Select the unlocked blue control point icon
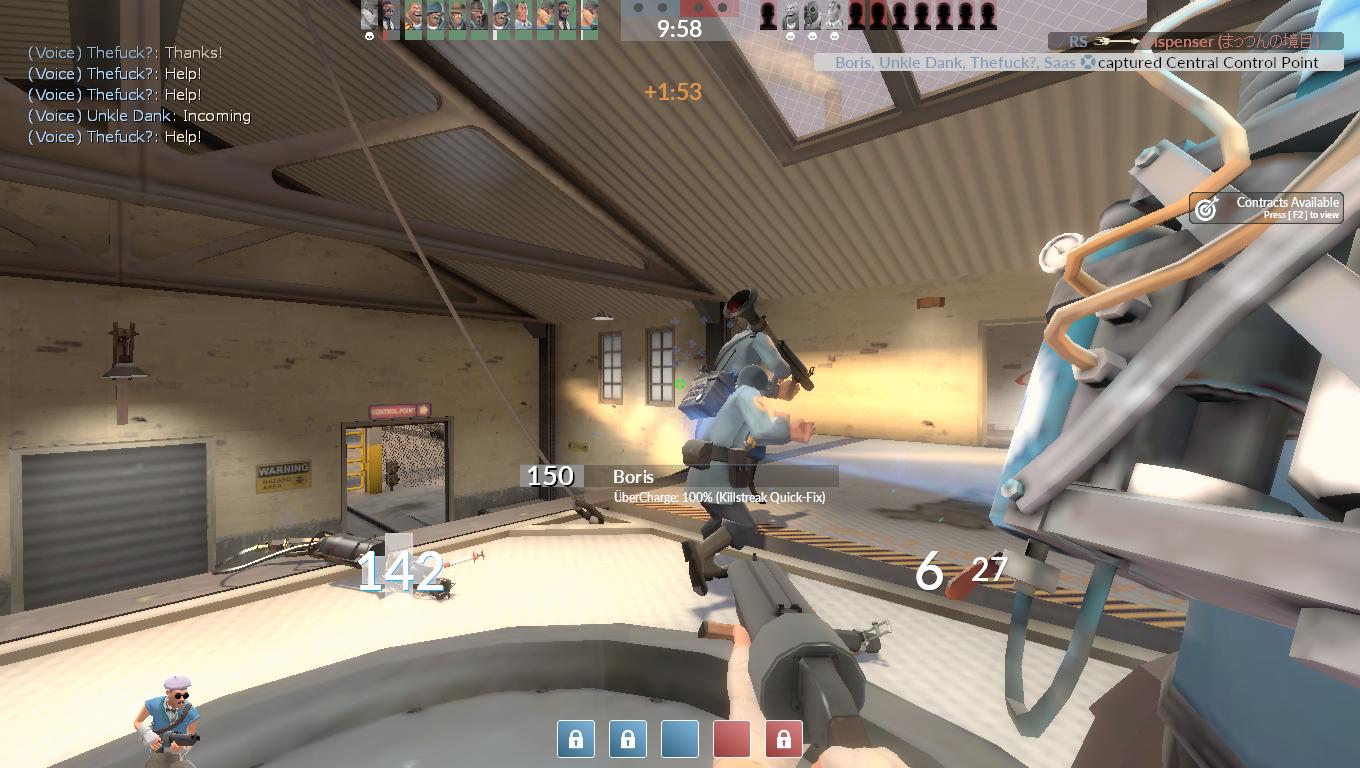1360x768 pixels. click(680, 739)
